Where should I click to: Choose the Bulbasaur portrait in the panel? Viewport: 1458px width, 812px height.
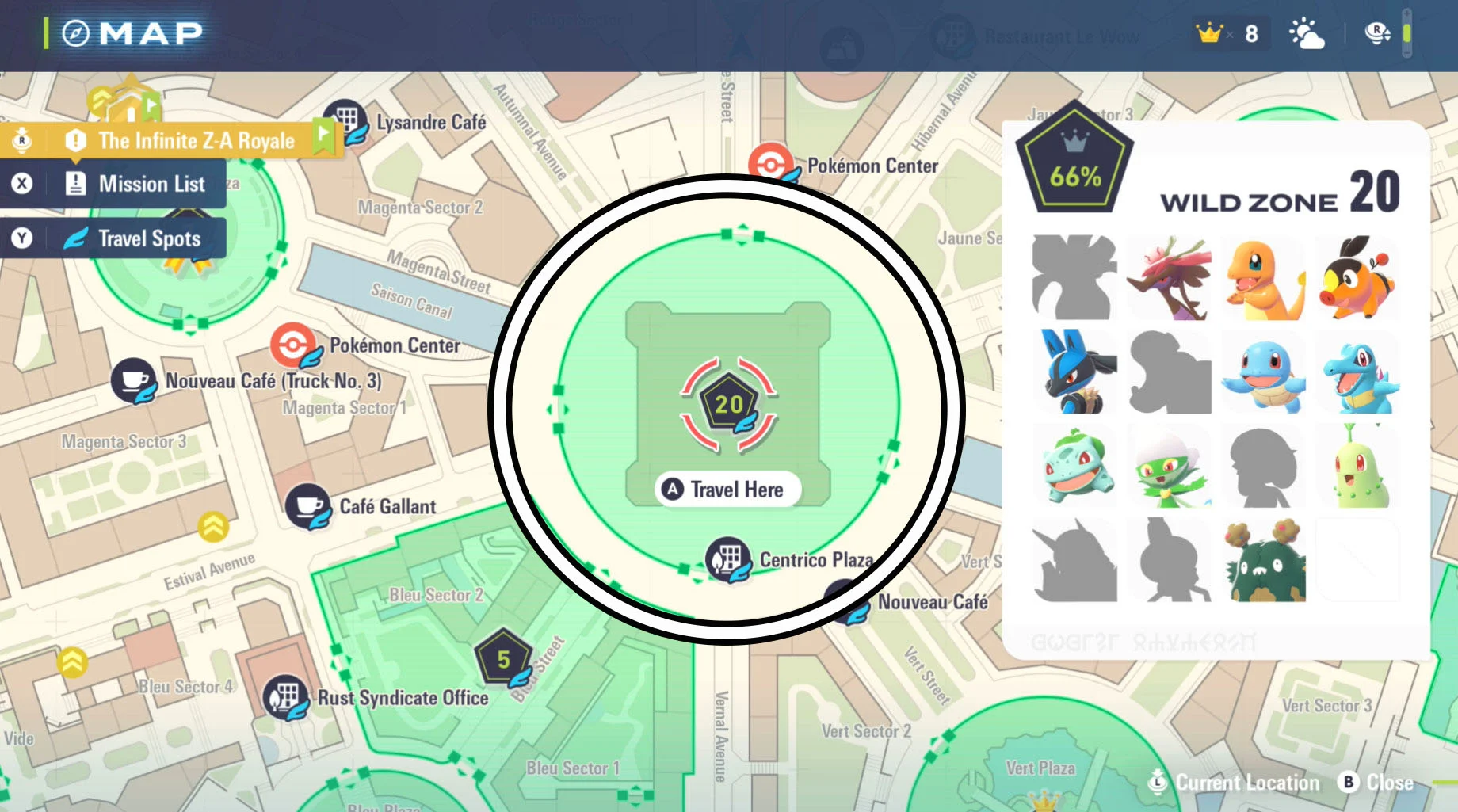pos(1075,467)
